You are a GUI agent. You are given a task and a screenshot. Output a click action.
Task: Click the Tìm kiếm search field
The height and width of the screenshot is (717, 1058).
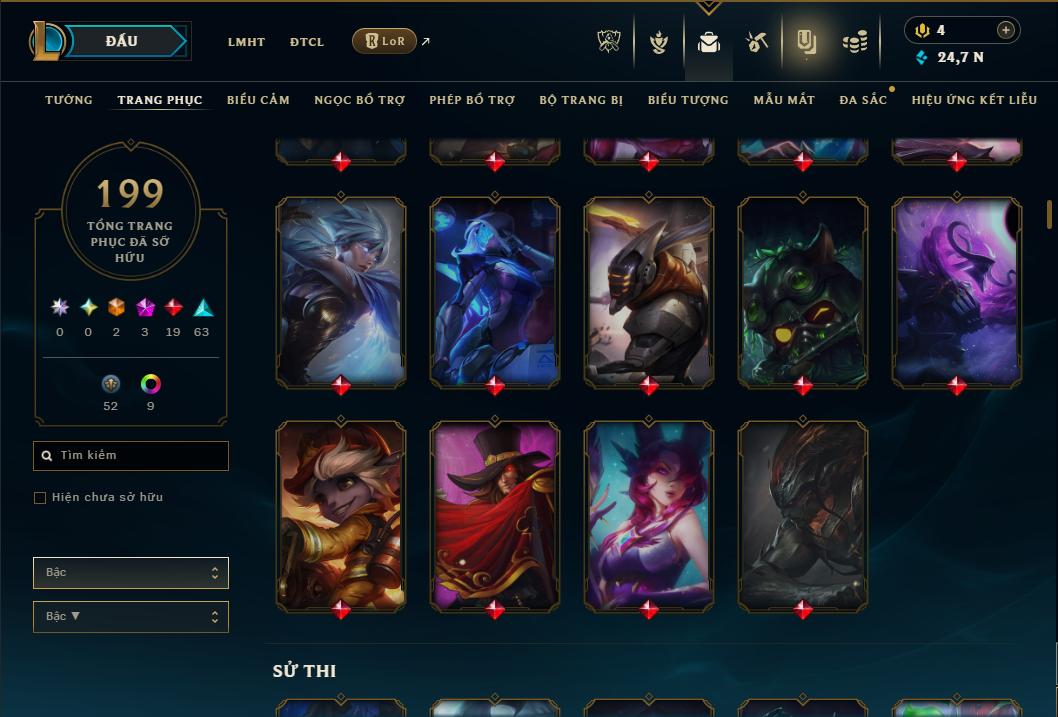131,456
